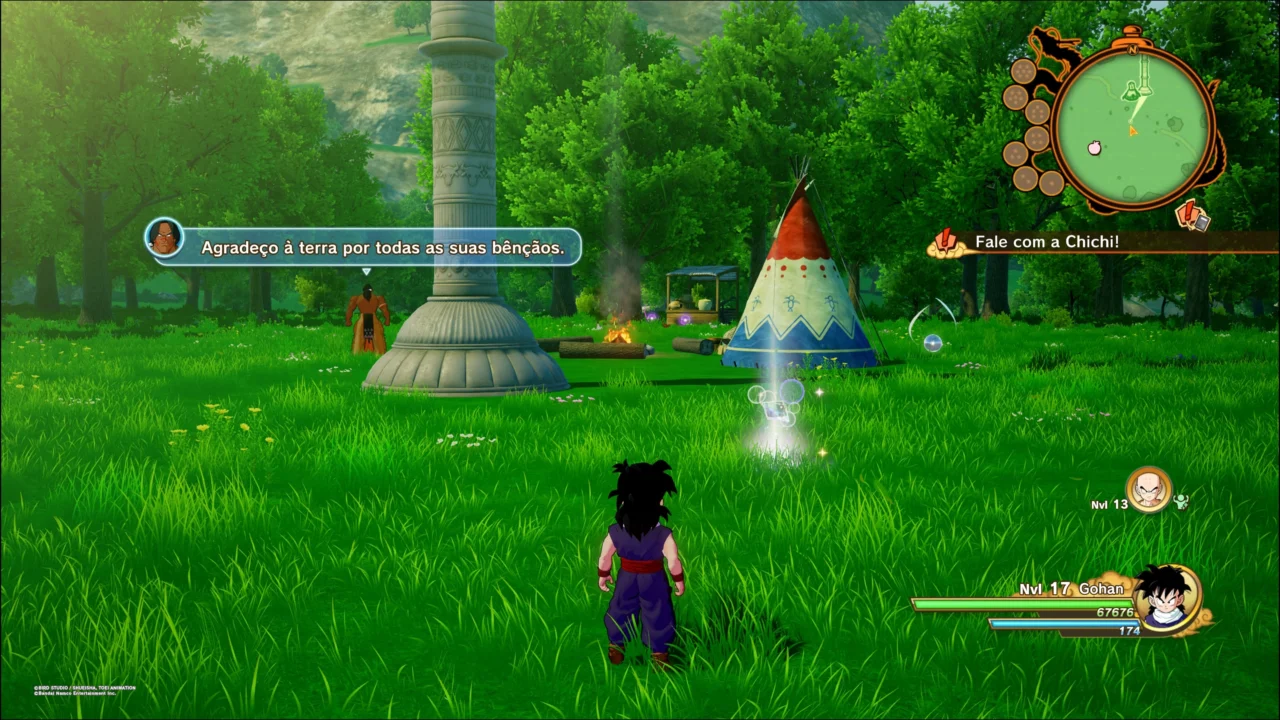1280x720 pixels.
Task: Click the pink peach marker on the minimap
Action: tap(1094, 147)
